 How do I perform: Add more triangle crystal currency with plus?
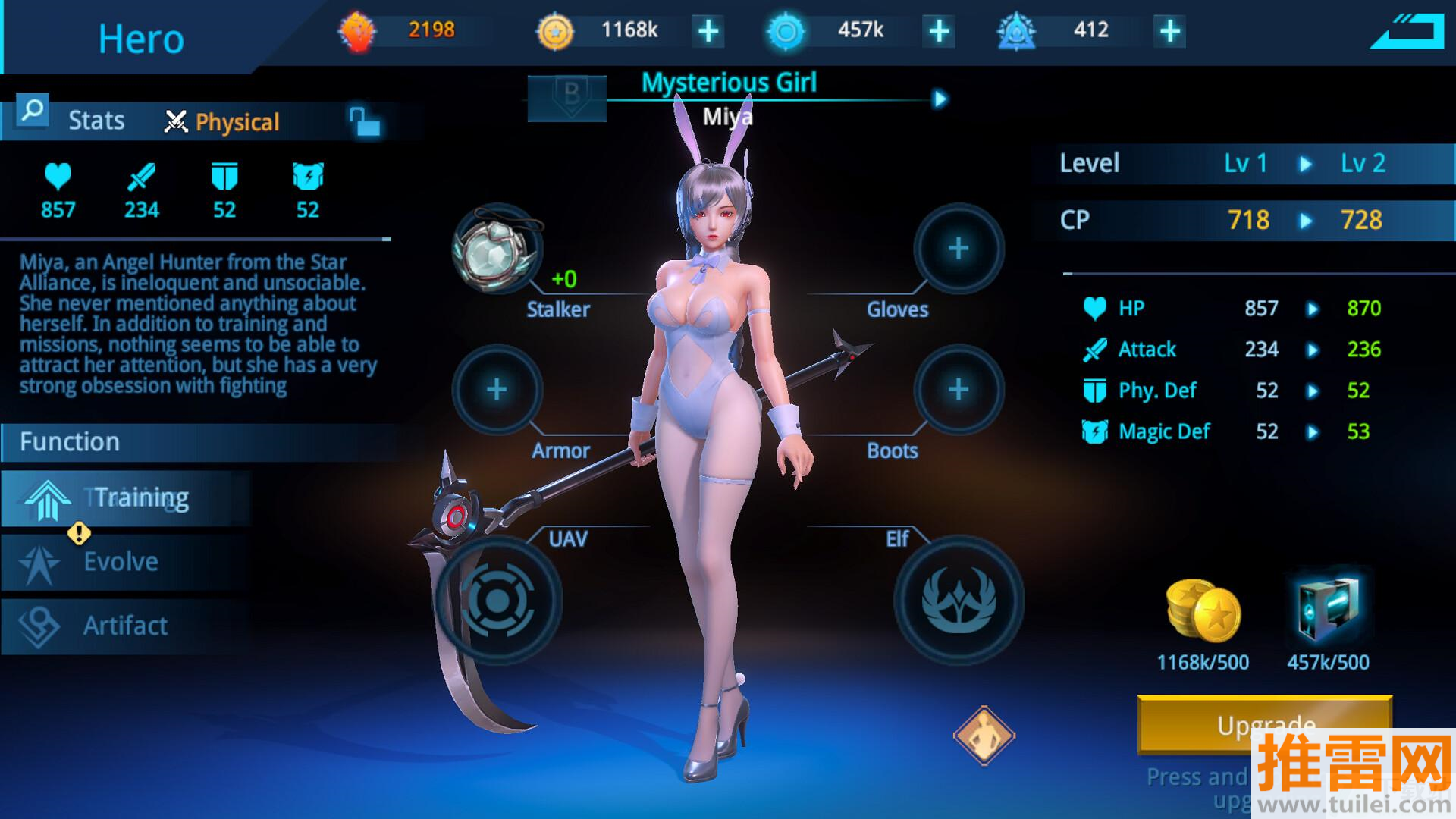[1170, 32]
